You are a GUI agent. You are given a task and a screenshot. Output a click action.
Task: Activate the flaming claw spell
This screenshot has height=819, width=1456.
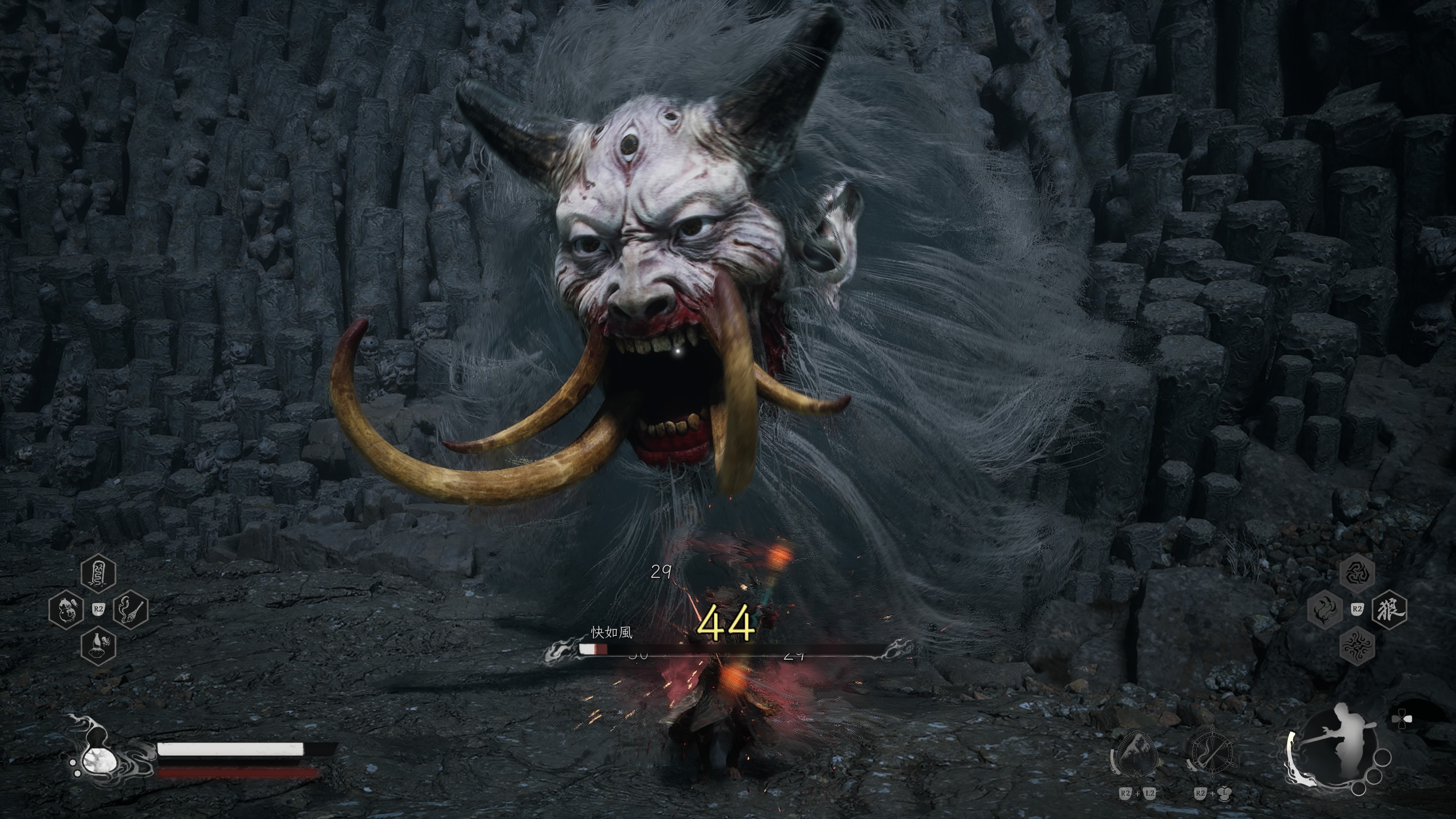pyautogui.click(x=1325, y=610)
